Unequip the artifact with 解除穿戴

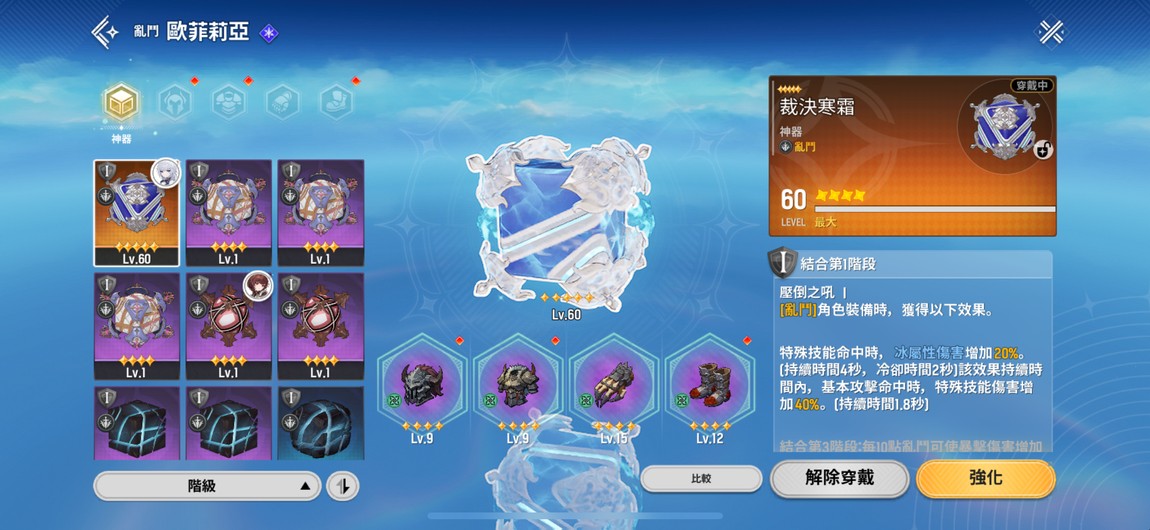coord(839,478)
